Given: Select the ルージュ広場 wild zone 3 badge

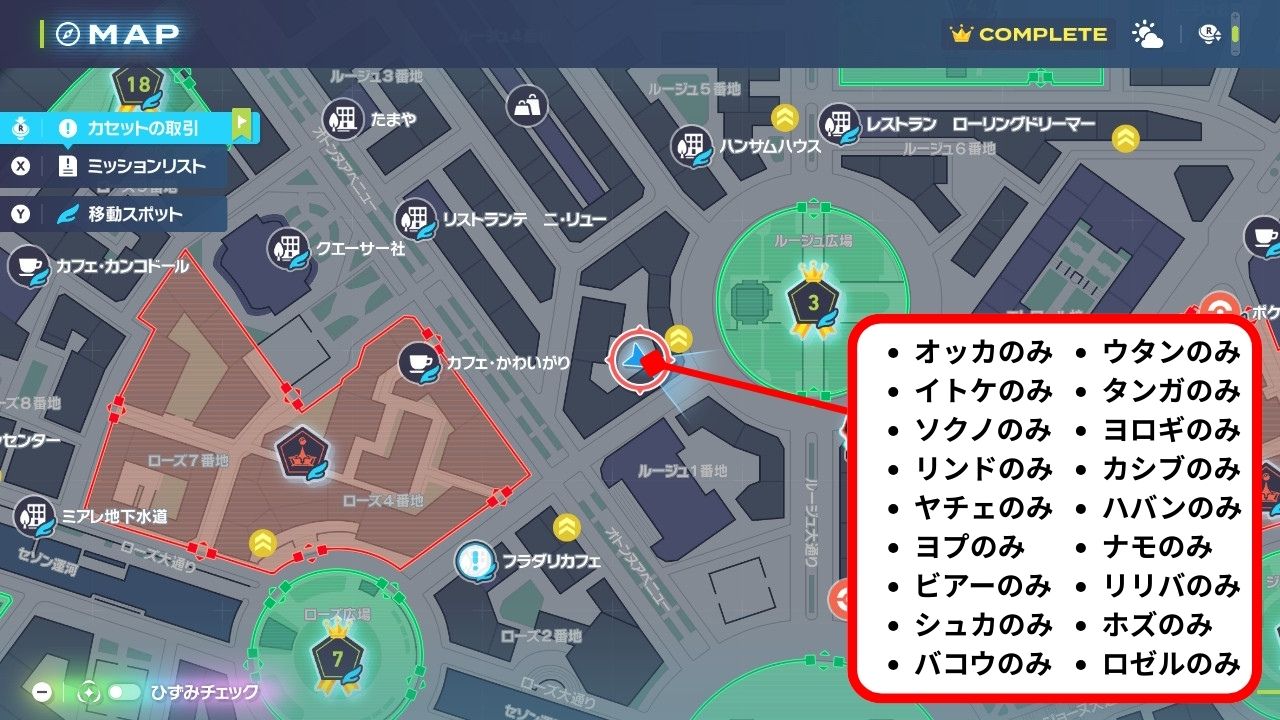Looking at the screenshot, I should click(x=812, y=303).
